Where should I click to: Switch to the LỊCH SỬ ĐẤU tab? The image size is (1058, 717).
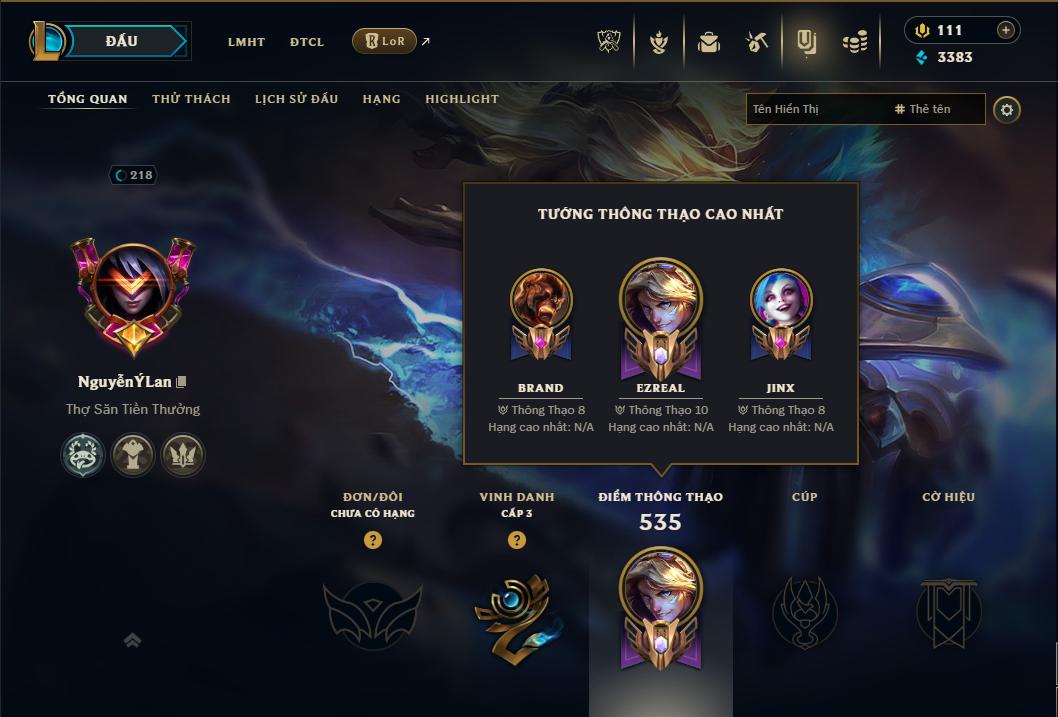[x=296, y=99]
